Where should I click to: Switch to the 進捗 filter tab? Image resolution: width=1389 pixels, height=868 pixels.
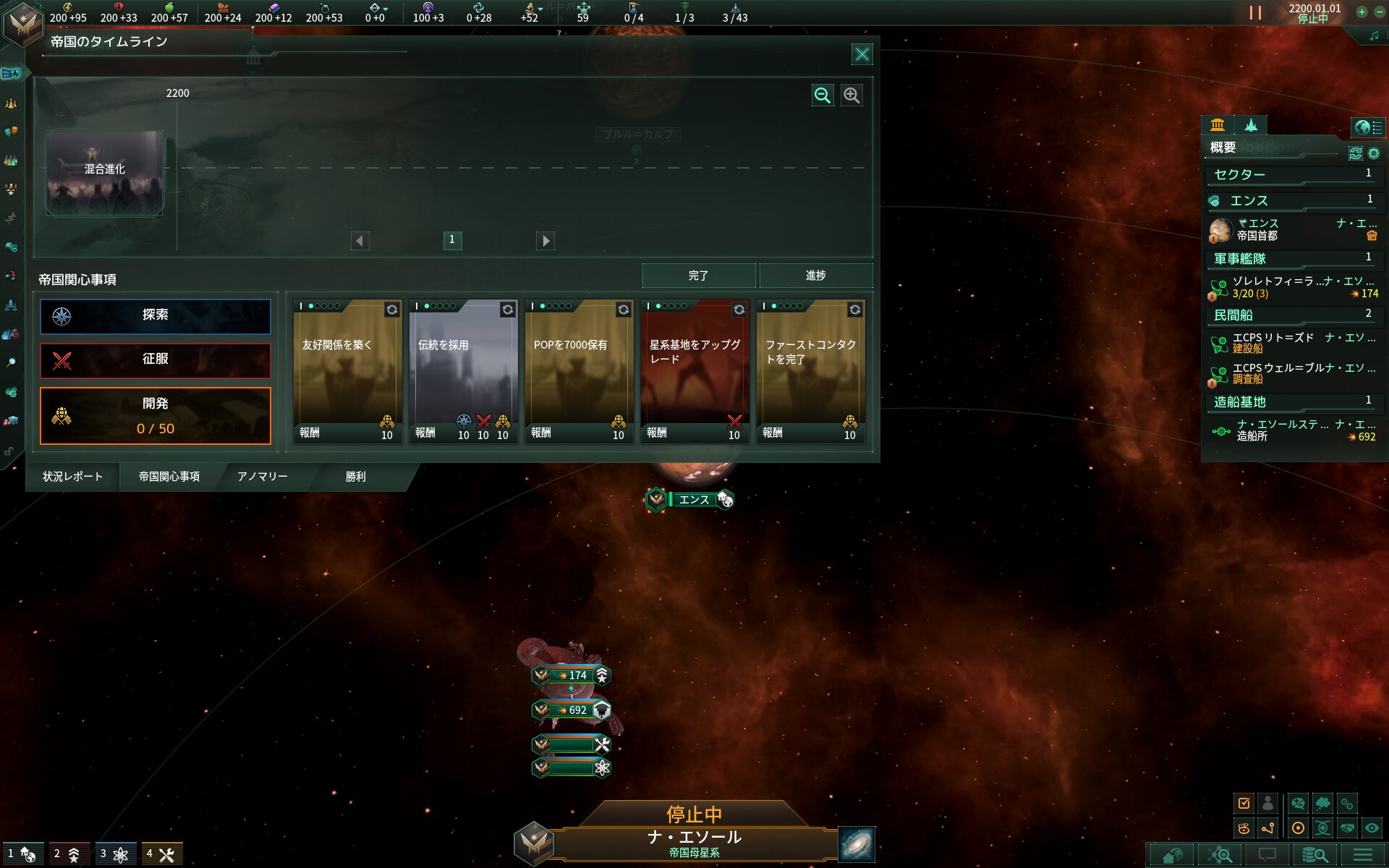[815, 276]
